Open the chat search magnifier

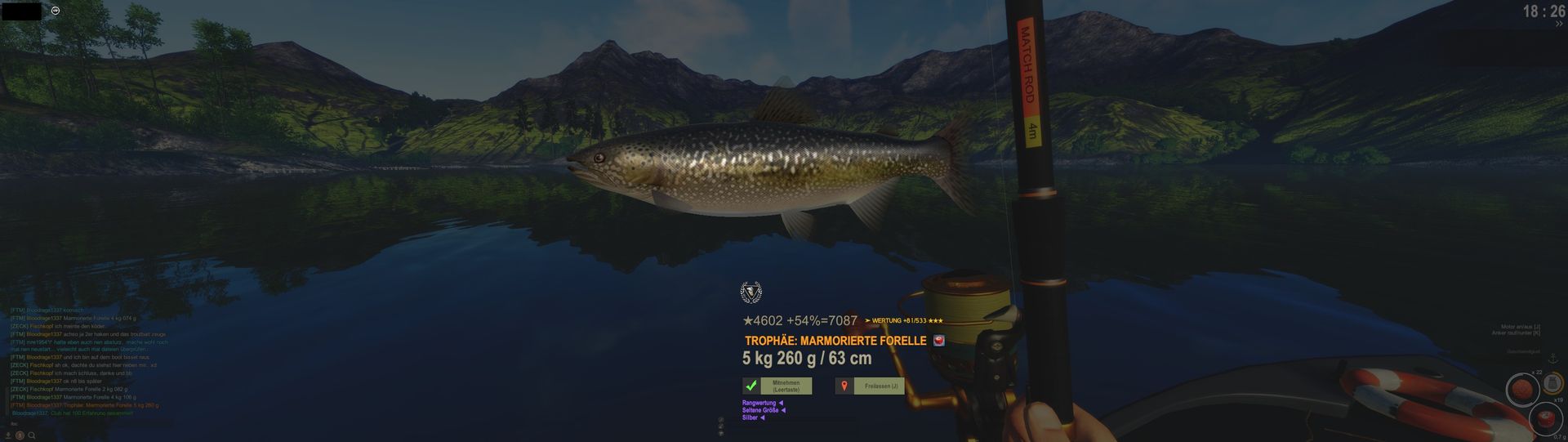tap(32, 435)
